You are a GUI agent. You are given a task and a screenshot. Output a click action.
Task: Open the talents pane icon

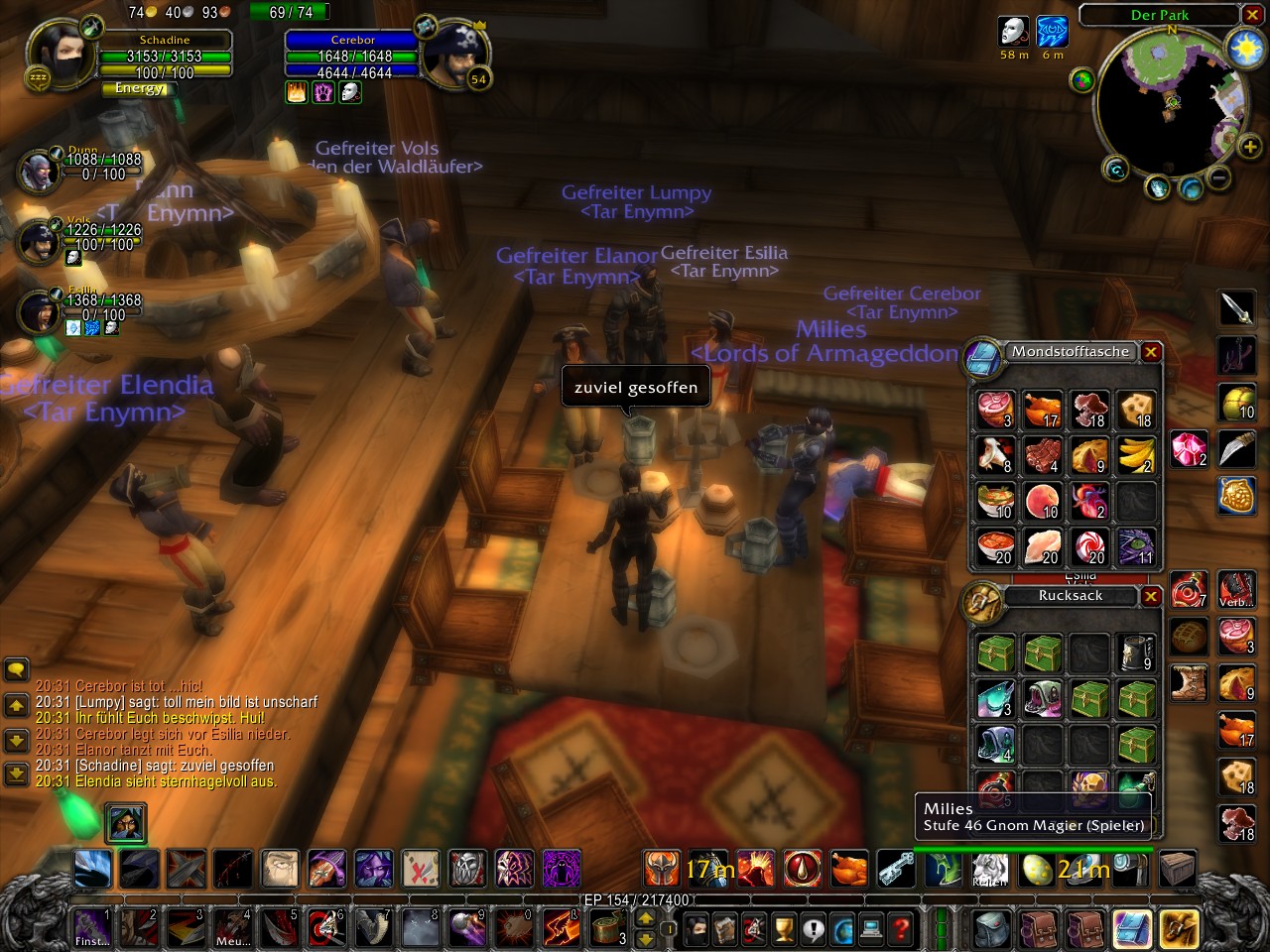point(751,929)
